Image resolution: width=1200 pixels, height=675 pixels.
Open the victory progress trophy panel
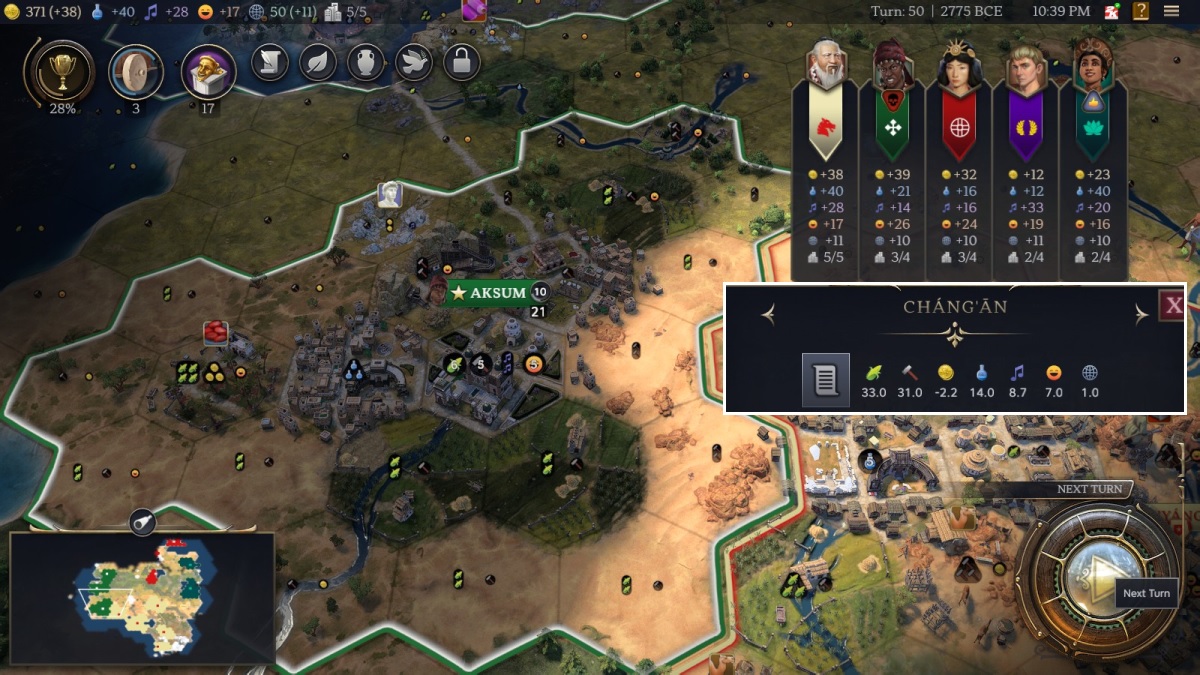pyautogui.click(x=63, y=72)
